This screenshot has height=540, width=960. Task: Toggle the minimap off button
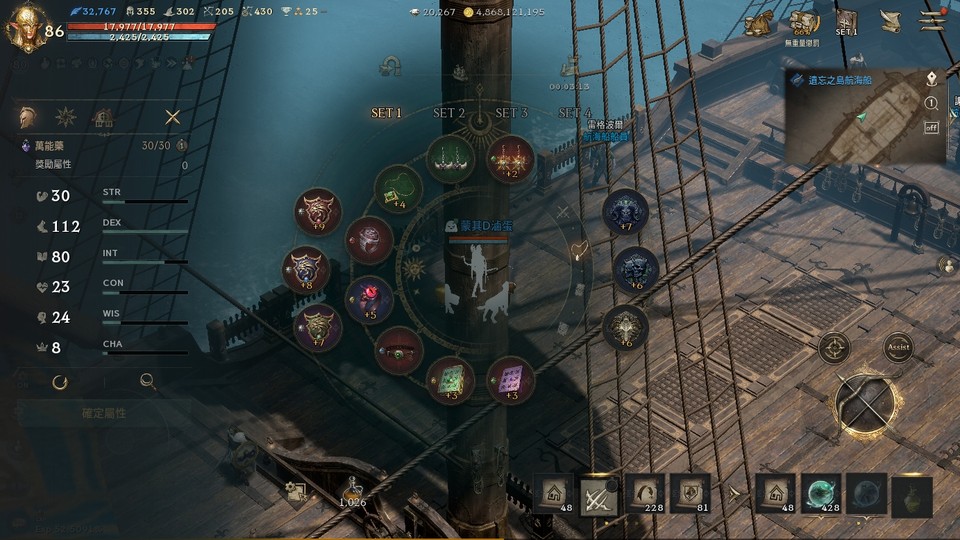pos(931,127)
